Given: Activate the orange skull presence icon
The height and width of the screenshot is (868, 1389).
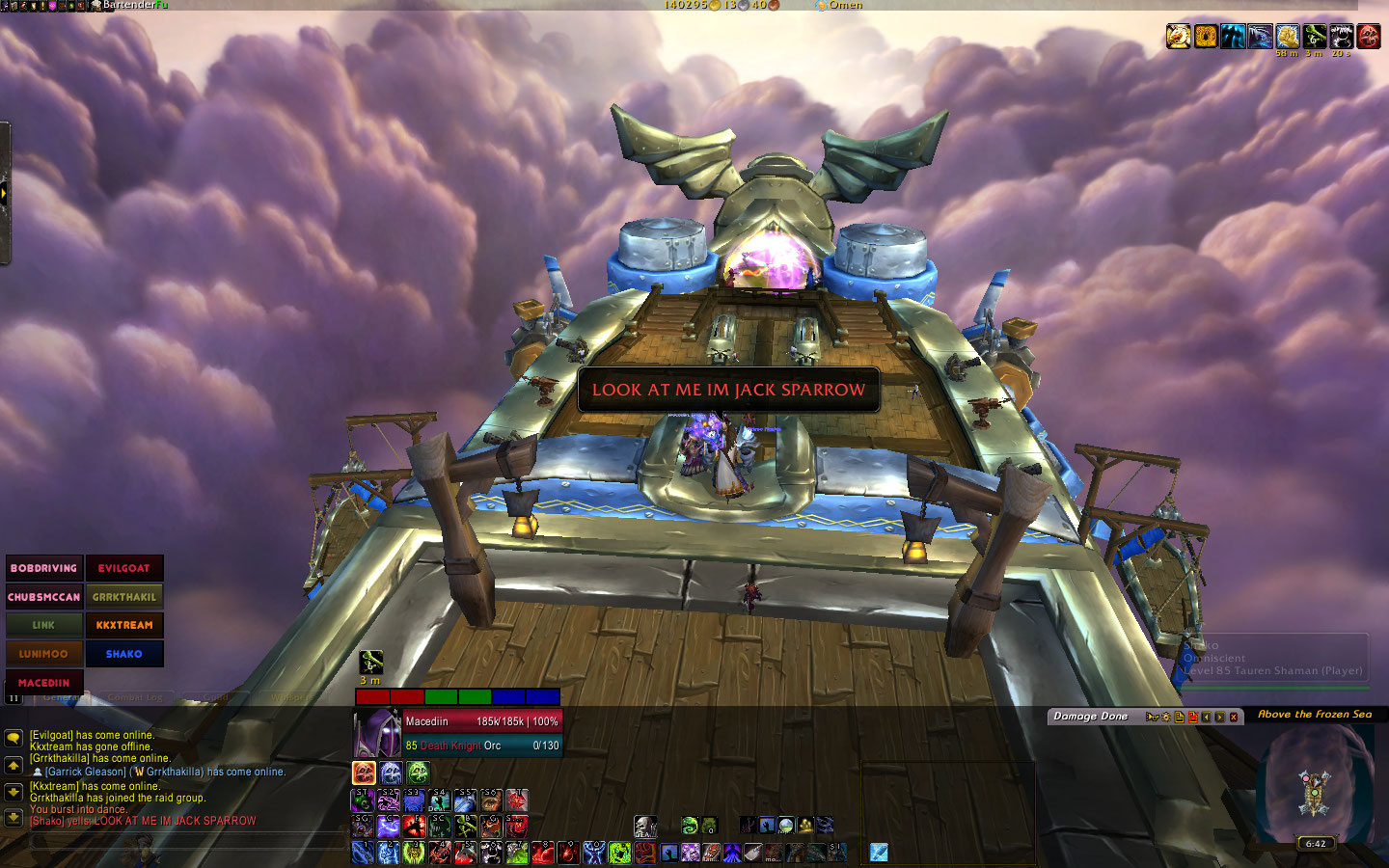Looking at the screenshot, I should (364, 773).
